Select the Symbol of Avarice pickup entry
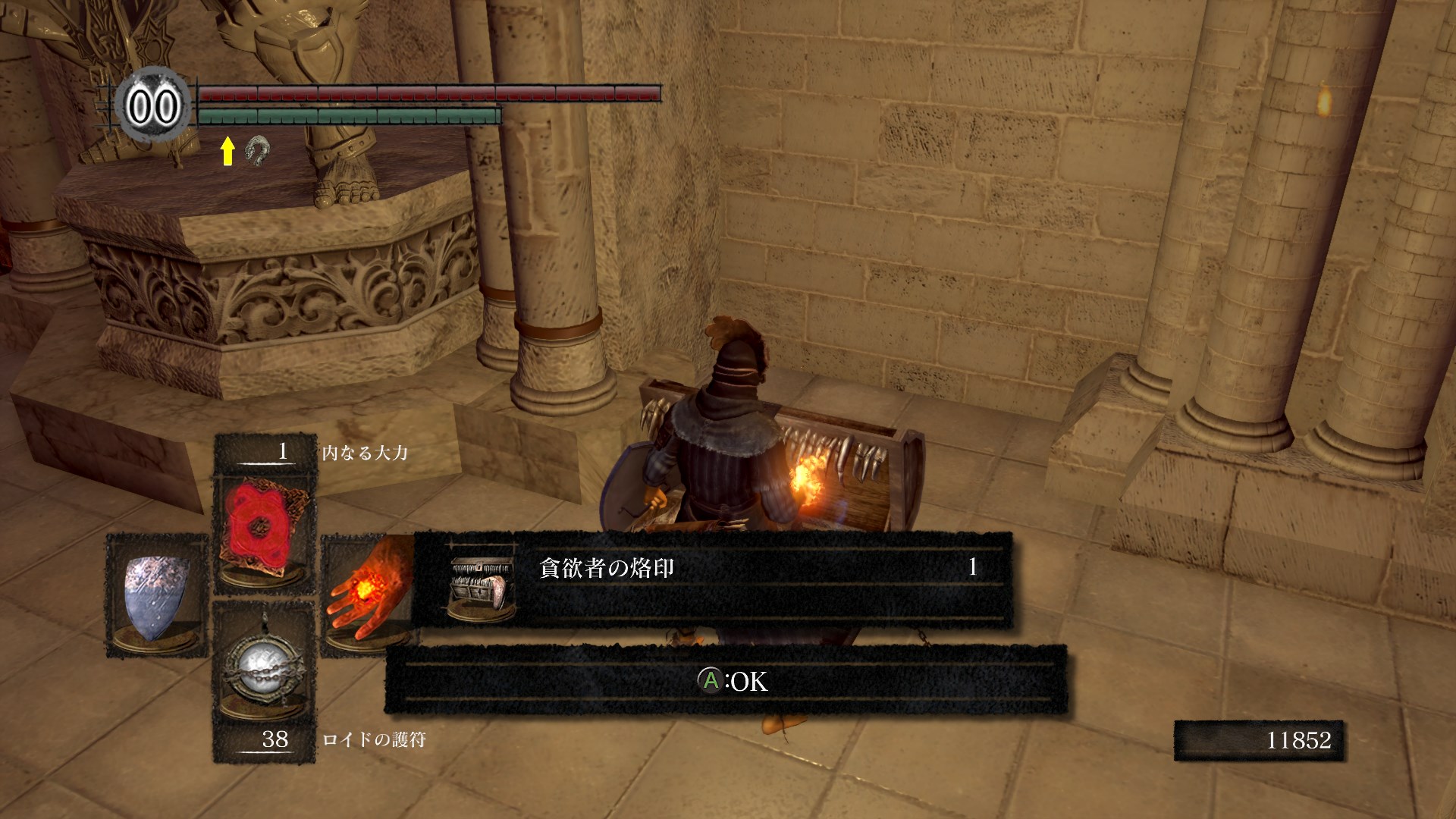Image resolution: width=1456 pixels, height=819 pixels. click(713, 580)
